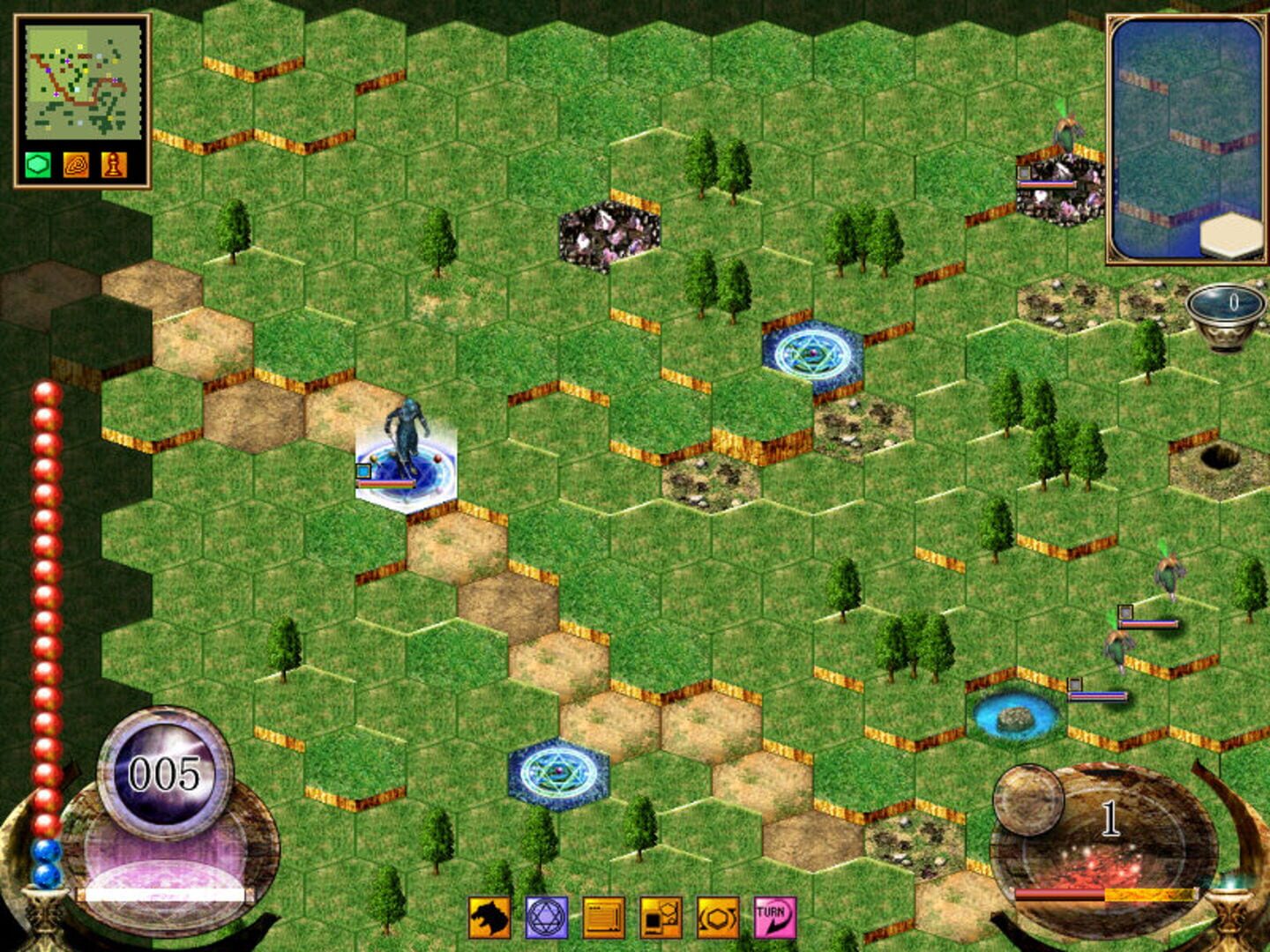Select the swirl terrain icon below the minimap
Screen dimensions: 1270x952
pyautogui.click(x=76, y=165)
